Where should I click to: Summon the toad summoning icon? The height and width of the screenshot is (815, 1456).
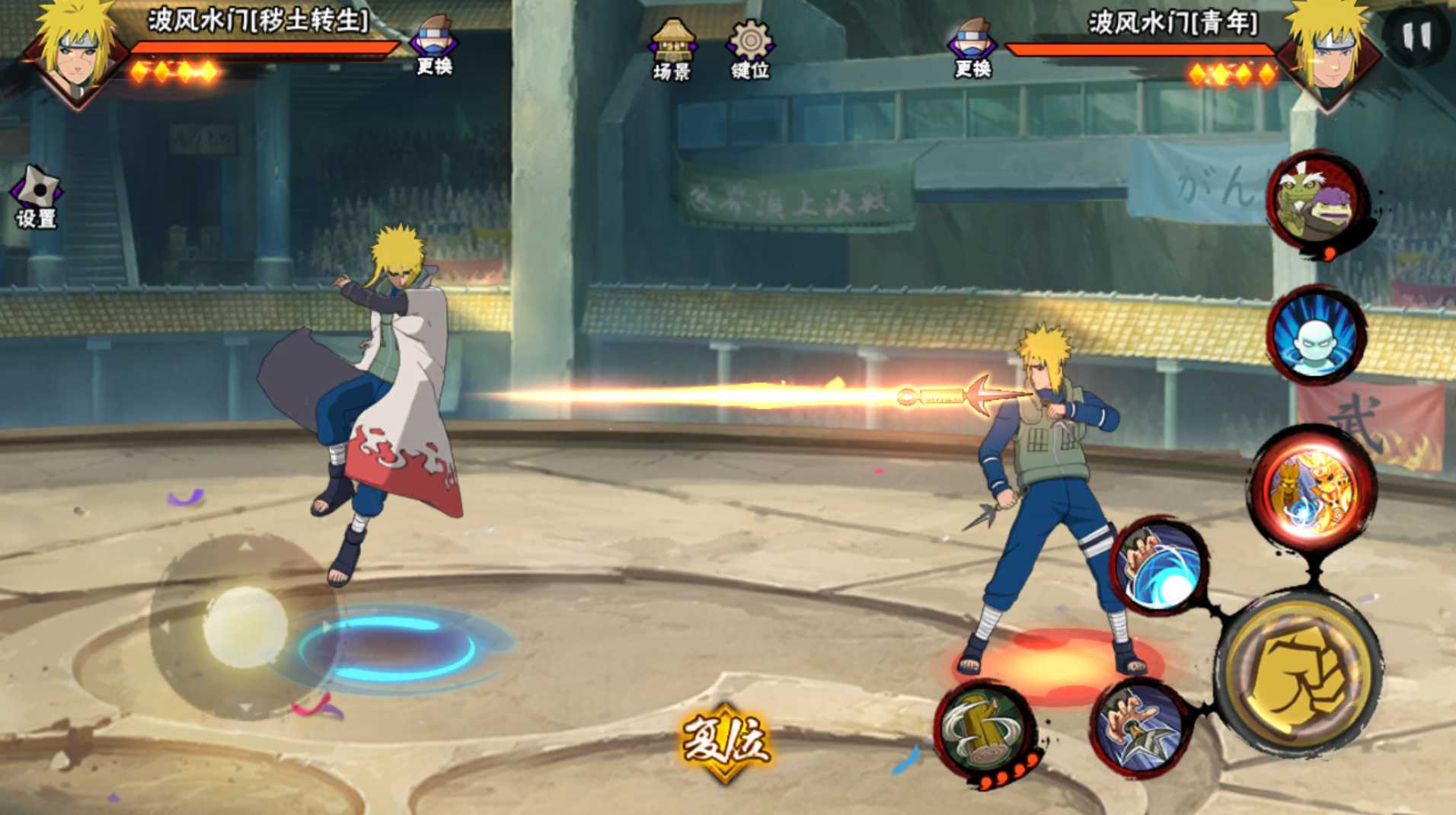pos(1317,202)
